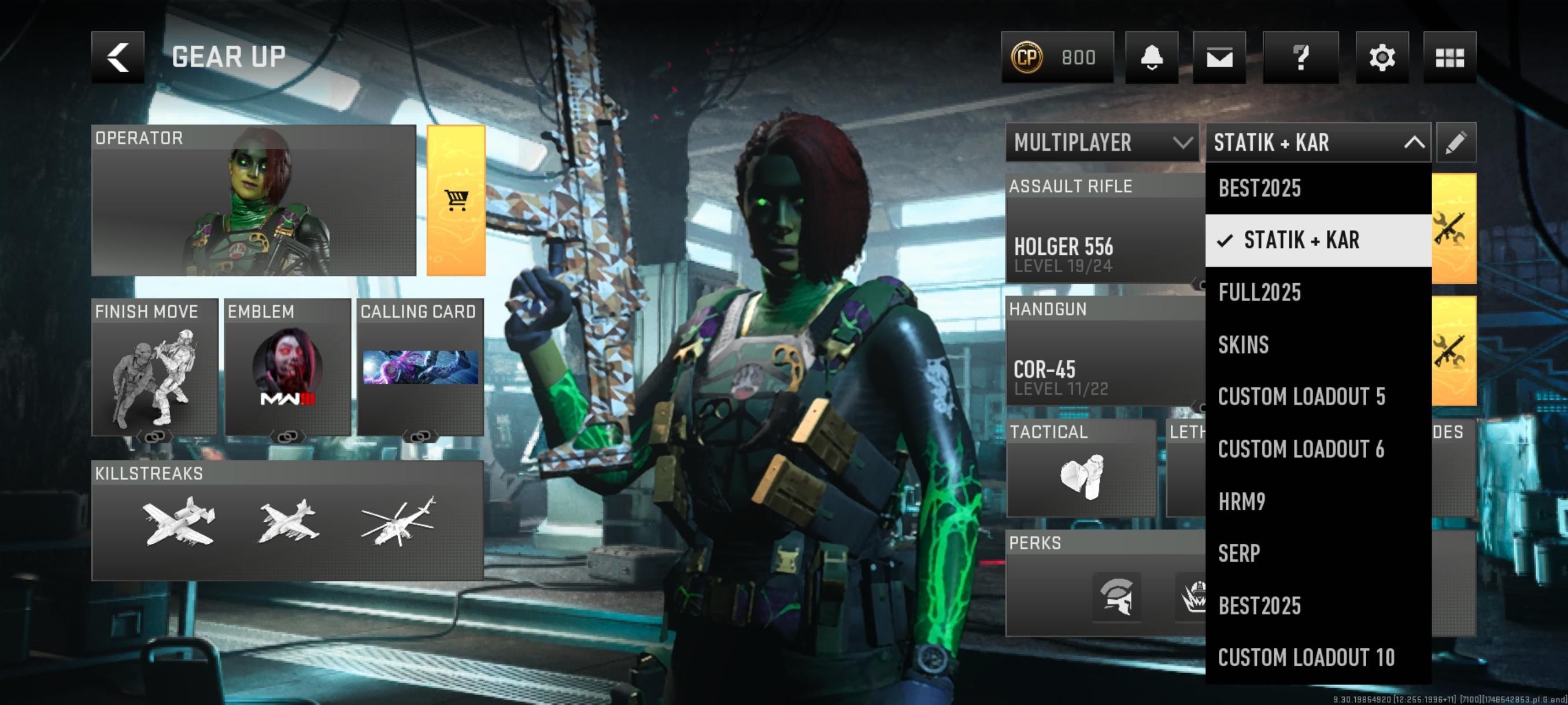Screen dimensions: 1568x705
Task: Open the notifications bell
Action: click(x=1151, y=57)
